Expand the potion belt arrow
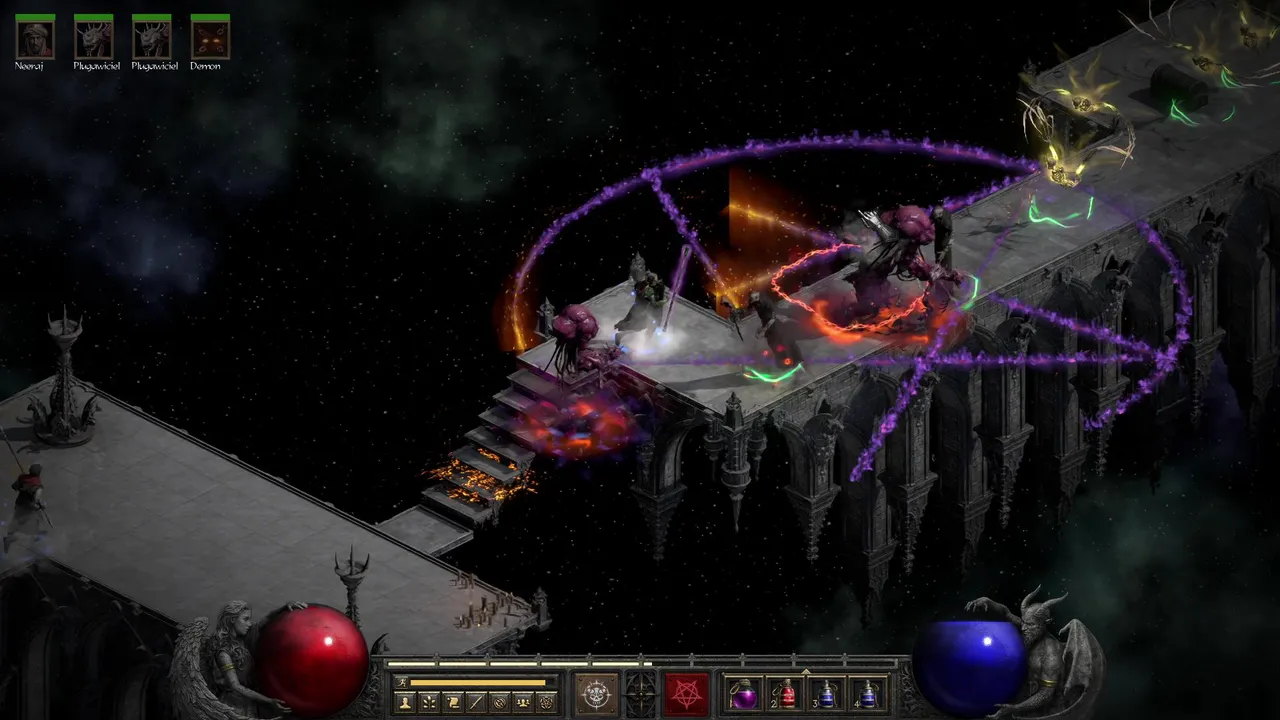 [x=806, y=671]
